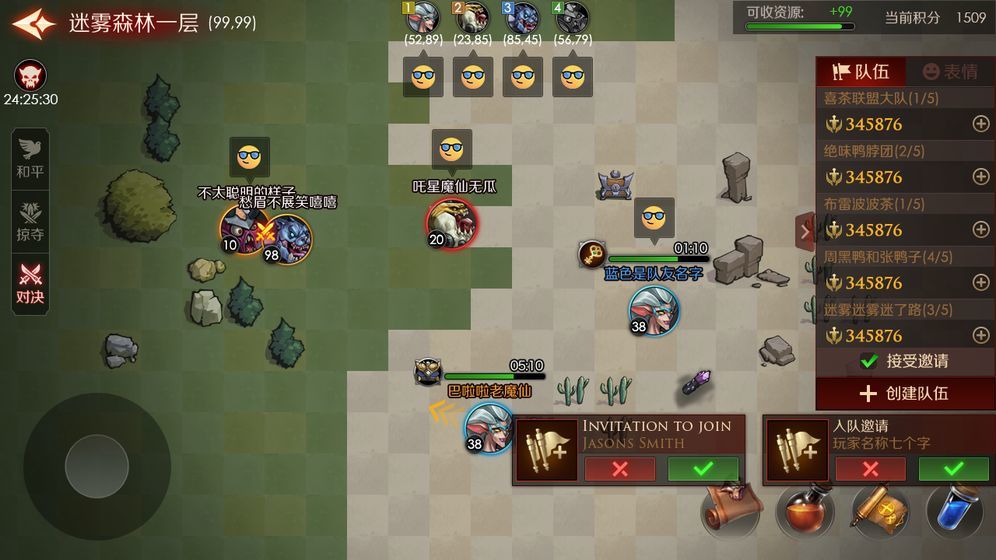The width and height of the screenshot is (996, 560).
Task: Join the 迷雾迷雾迷了路 team
Action: pyautogui.click(x=981, y=336)
